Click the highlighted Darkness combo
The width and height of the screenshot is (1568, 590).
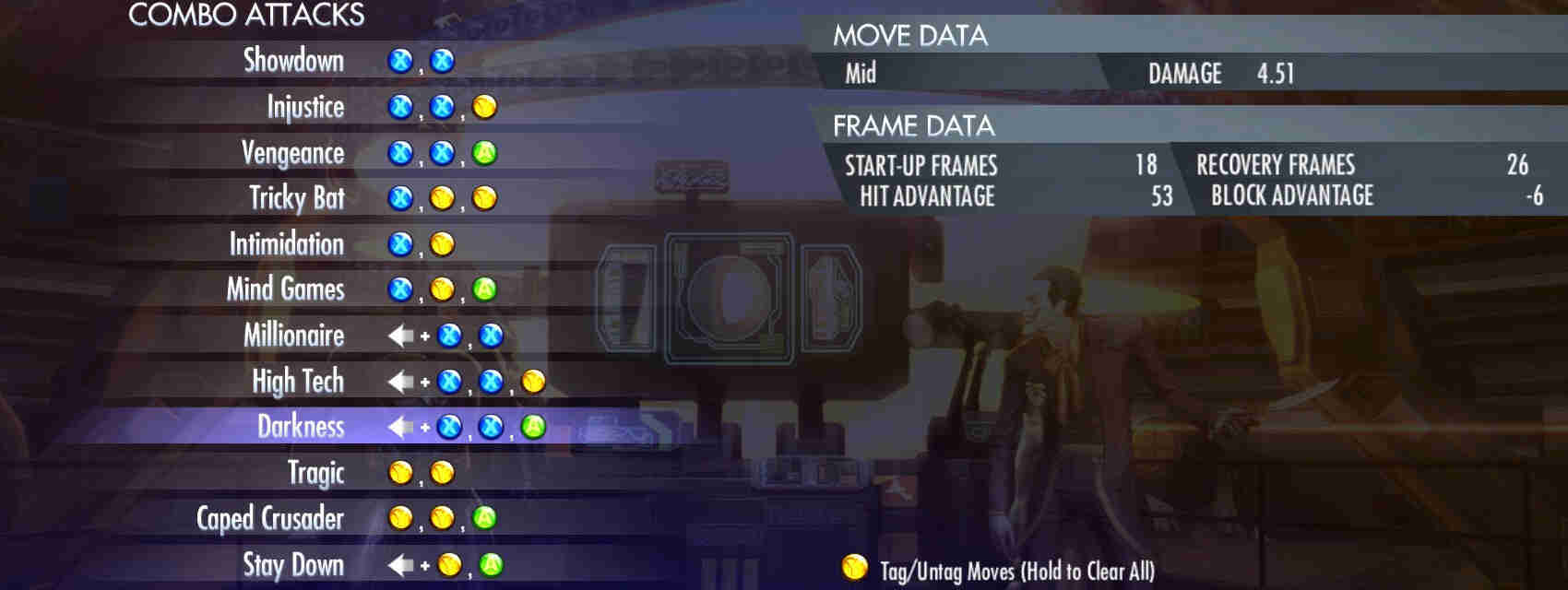click(301, 427)
